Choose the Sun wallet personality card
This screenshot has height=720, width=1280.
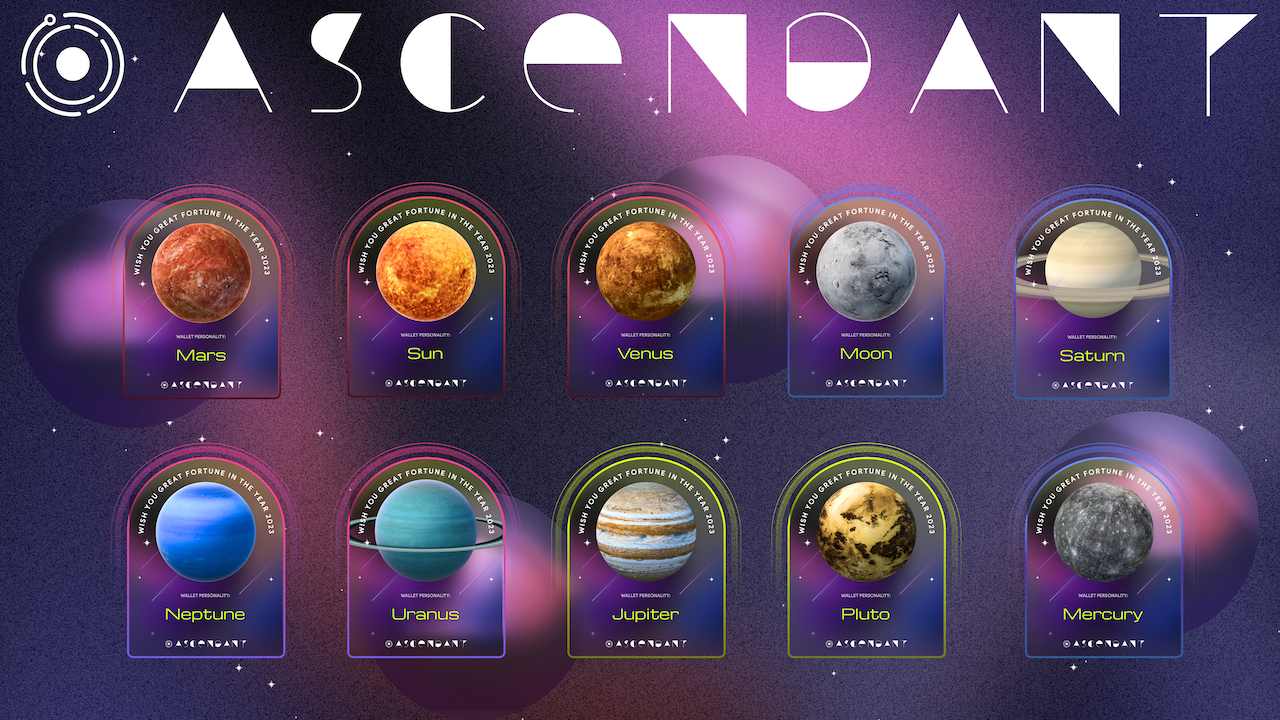click(x=425, y=300)
